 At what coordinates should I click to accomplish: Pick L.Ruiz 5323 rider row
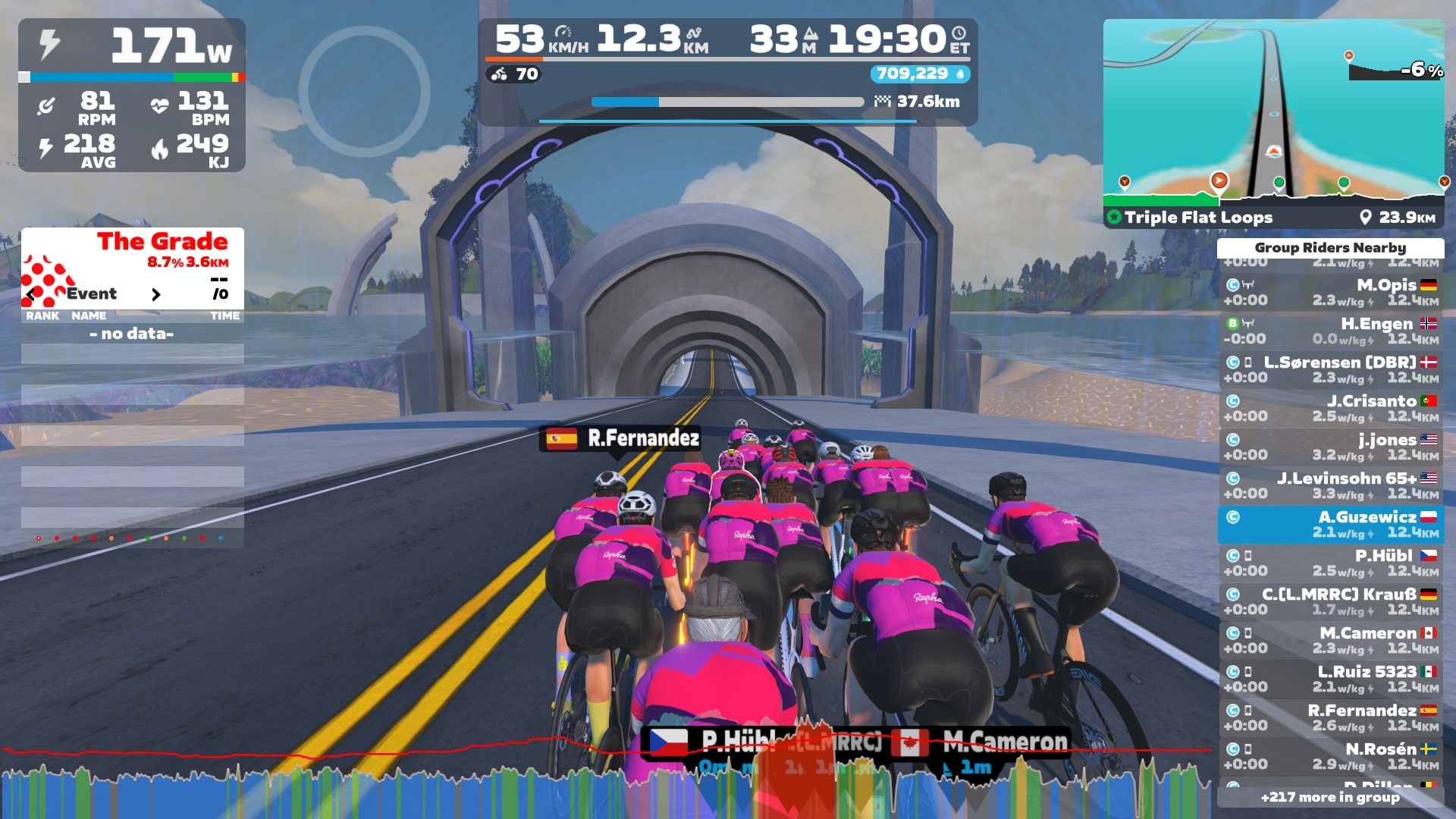point(1331,679)
